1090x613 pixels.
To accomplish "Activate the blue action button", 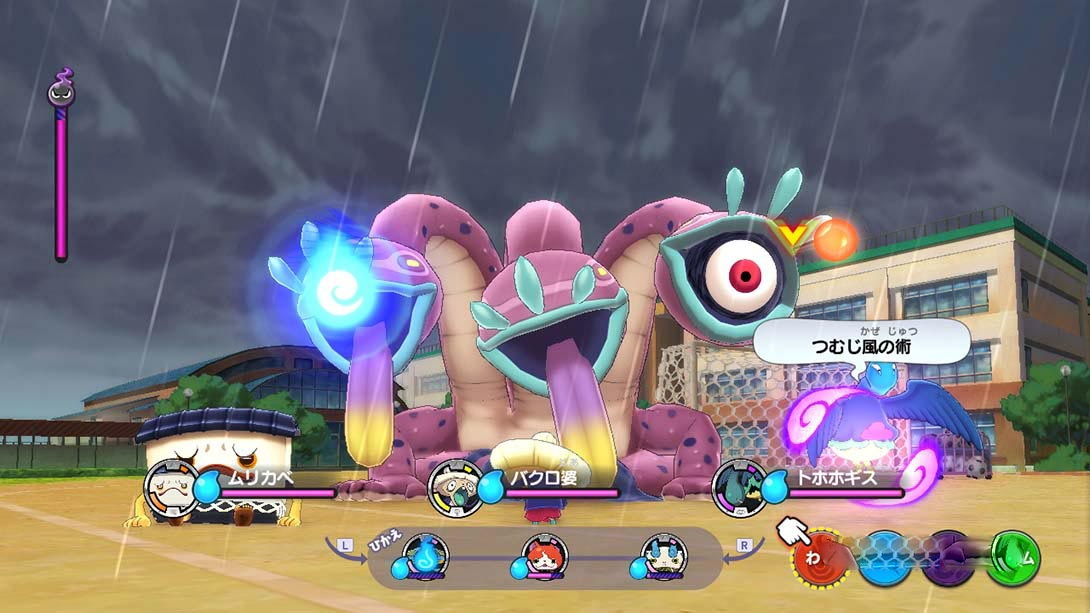I will pos(885,558).
